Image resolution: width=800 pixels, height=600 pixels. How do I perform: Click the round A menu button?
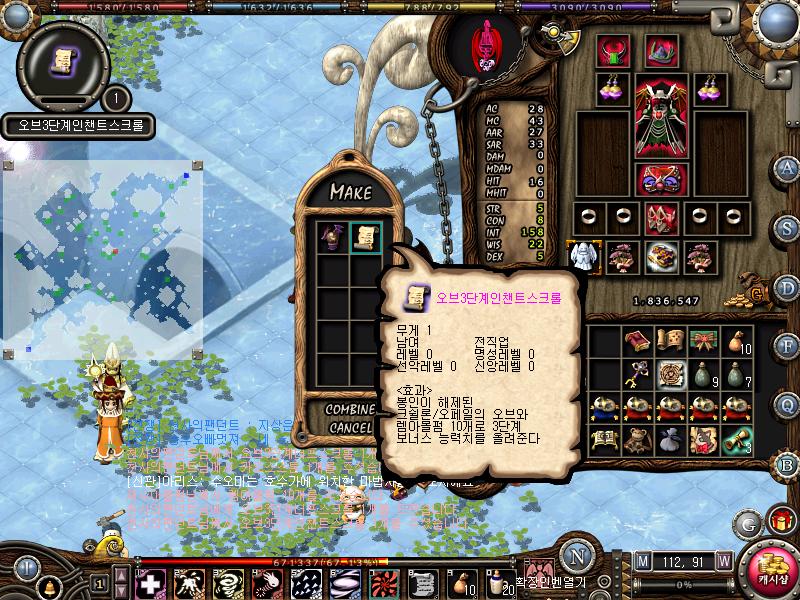coord(787,167)
